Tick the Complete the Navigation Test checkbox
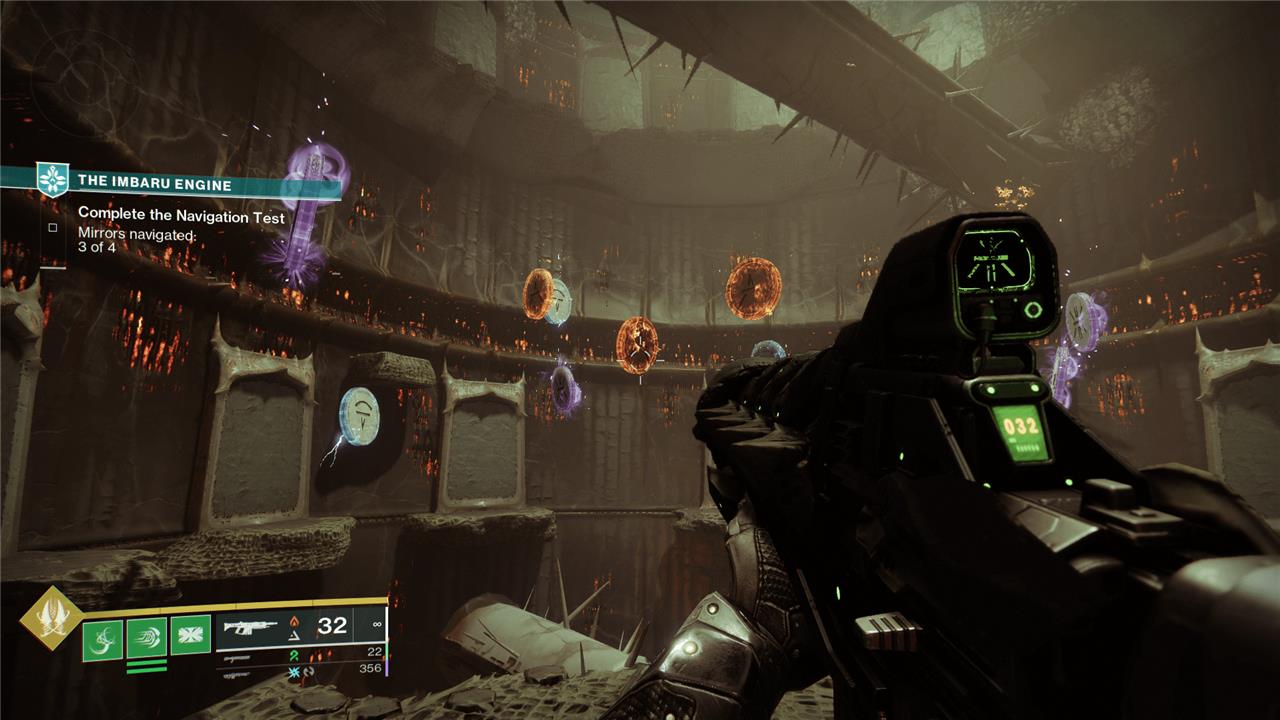 click(x=52, y=227)
